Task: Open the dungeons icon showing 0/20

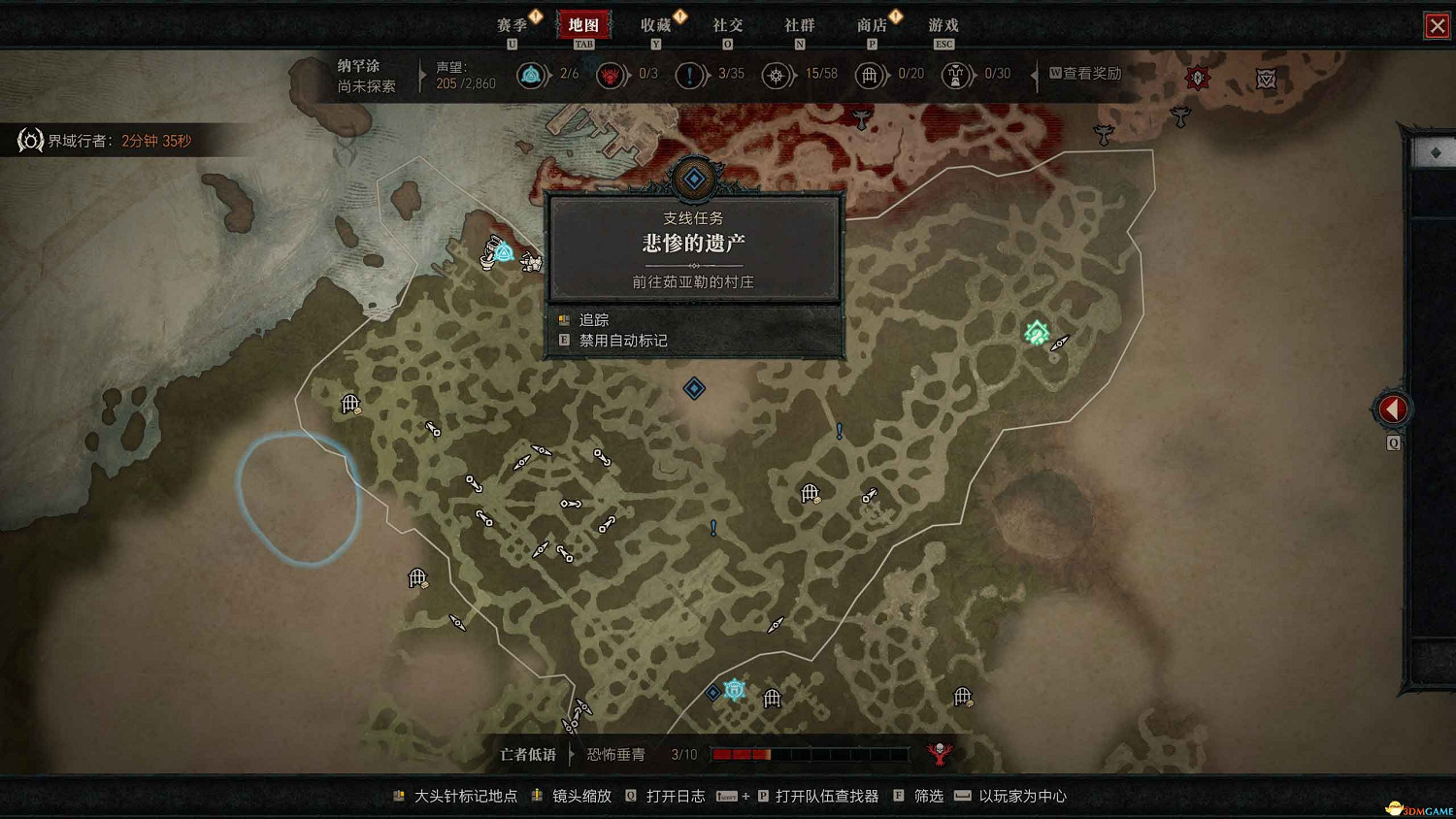Action: [871, 75]
